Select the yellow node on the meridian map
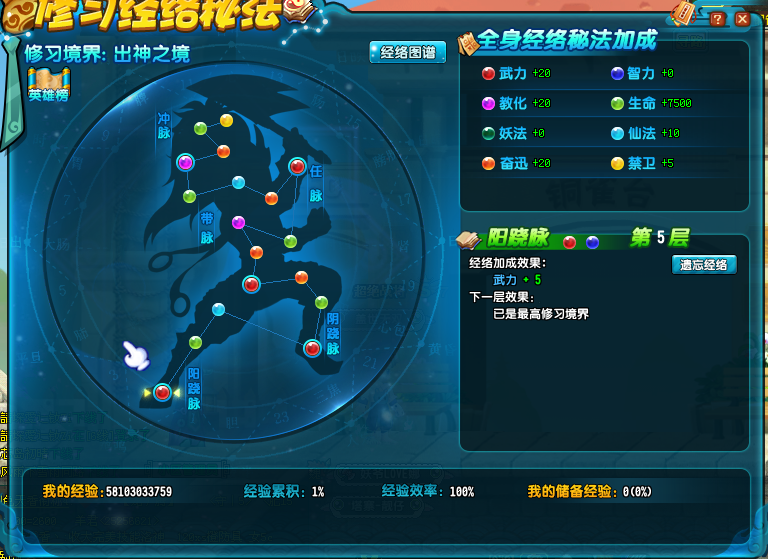 click(x=226, y=121)
